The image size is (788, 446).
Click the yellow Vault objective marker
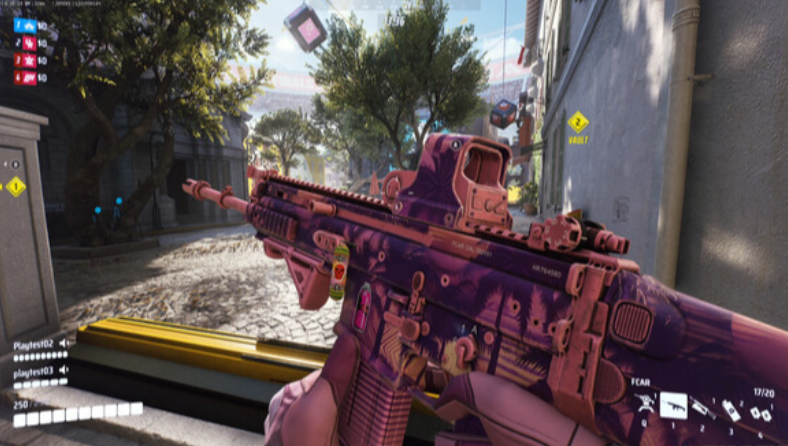click(x=578, y=123)
